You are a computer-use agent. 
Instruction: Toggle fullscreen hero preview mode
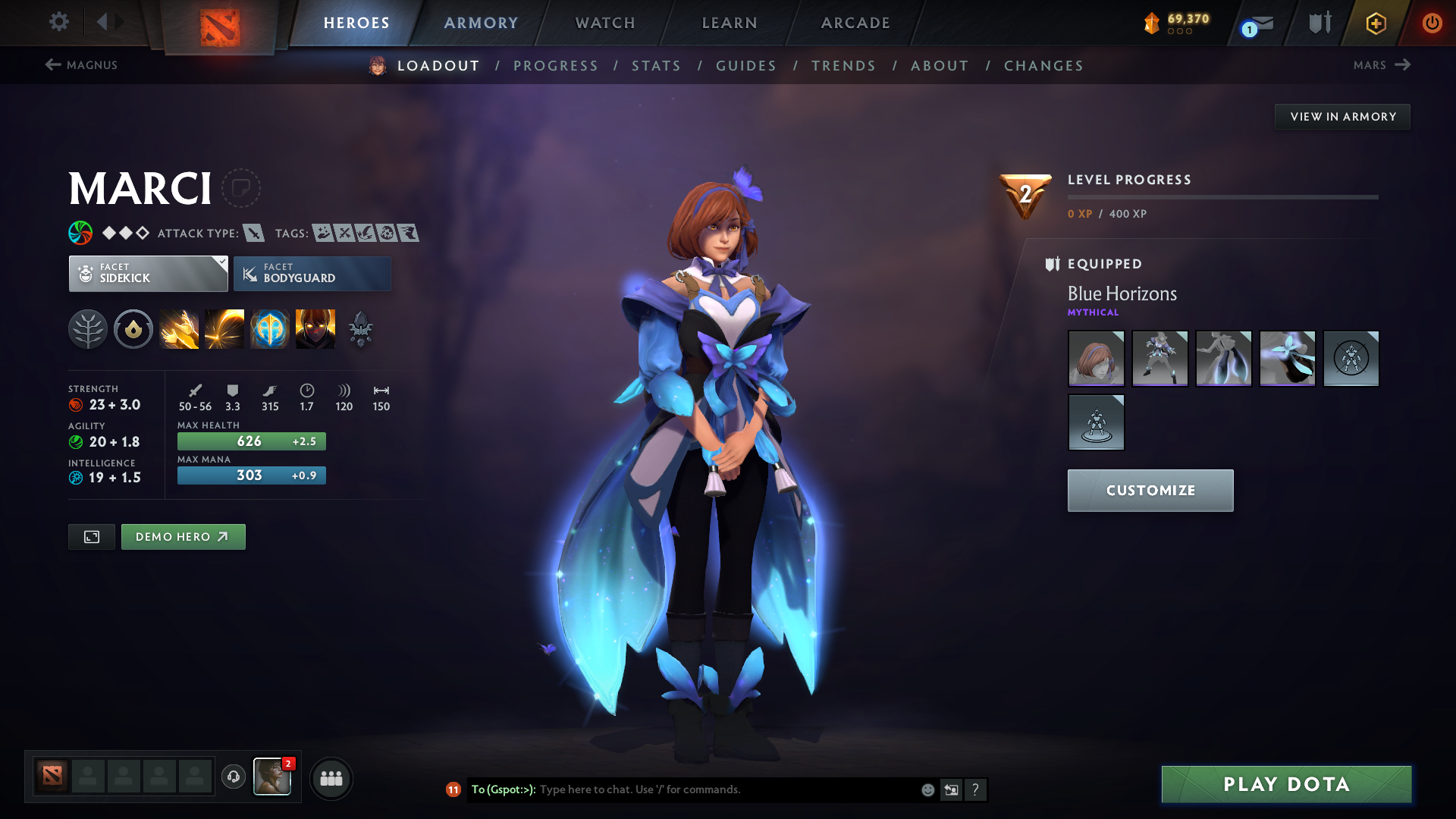point(91,536)
